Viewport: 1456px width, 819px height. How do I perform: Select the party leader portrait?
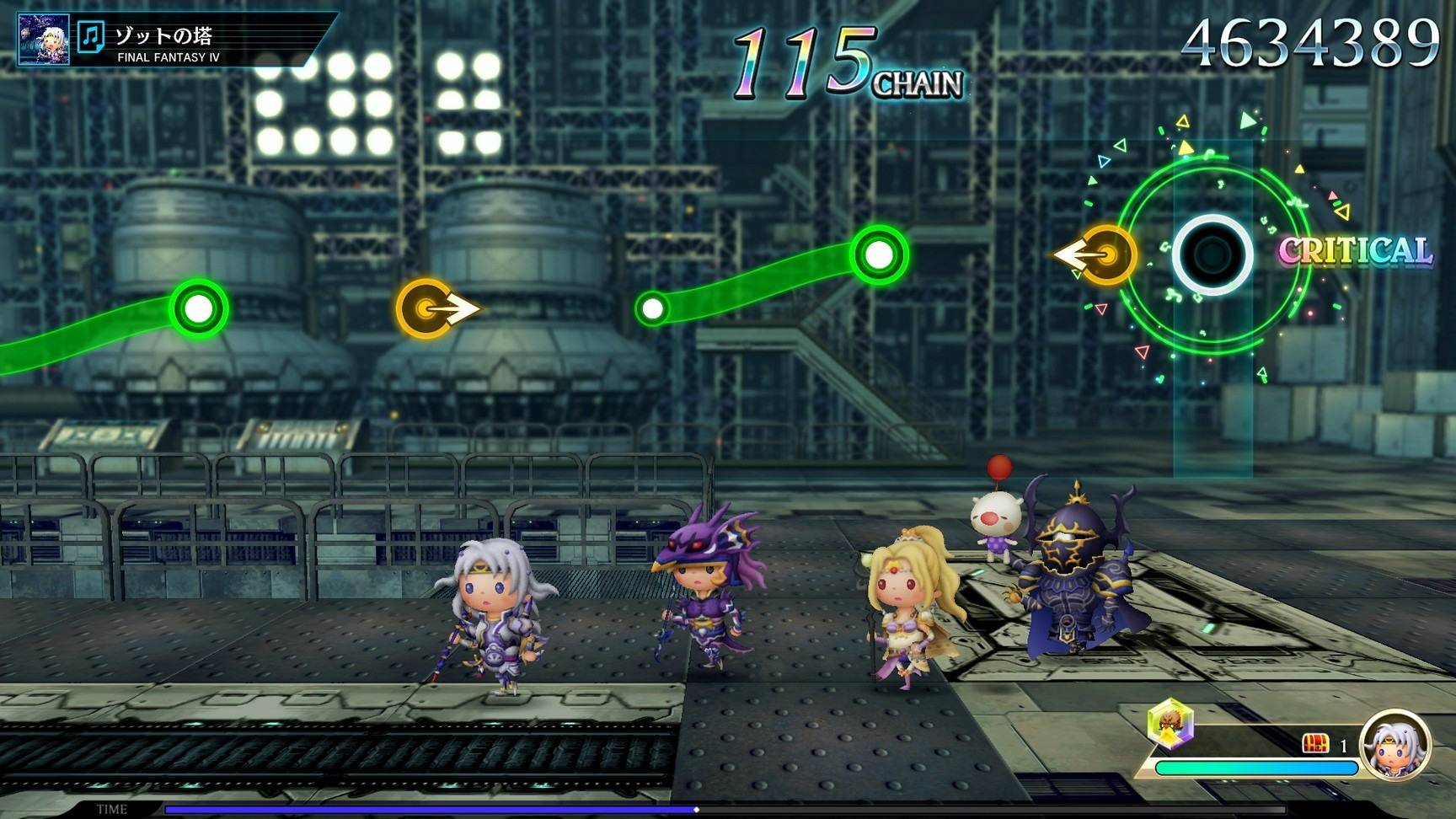1394,745
